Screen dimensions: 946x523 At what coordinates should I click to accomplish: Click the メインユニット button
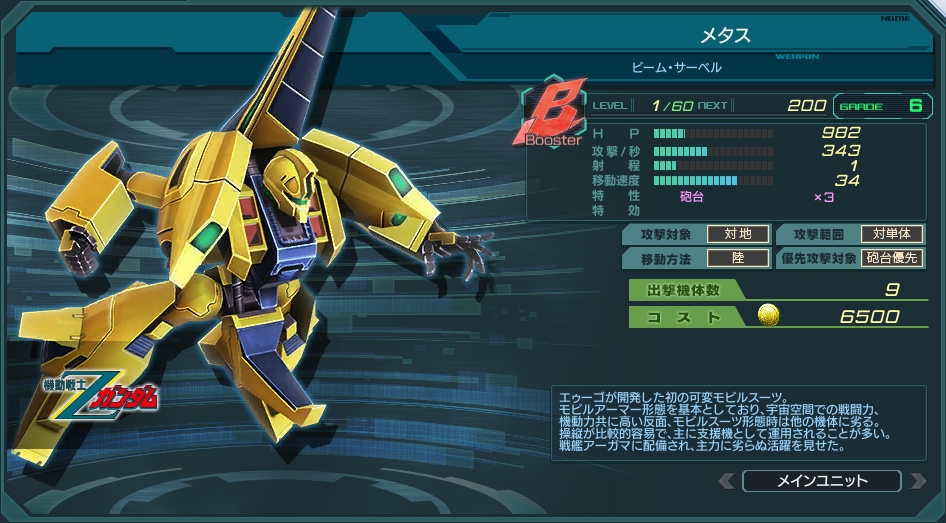(x=822, y=481)
